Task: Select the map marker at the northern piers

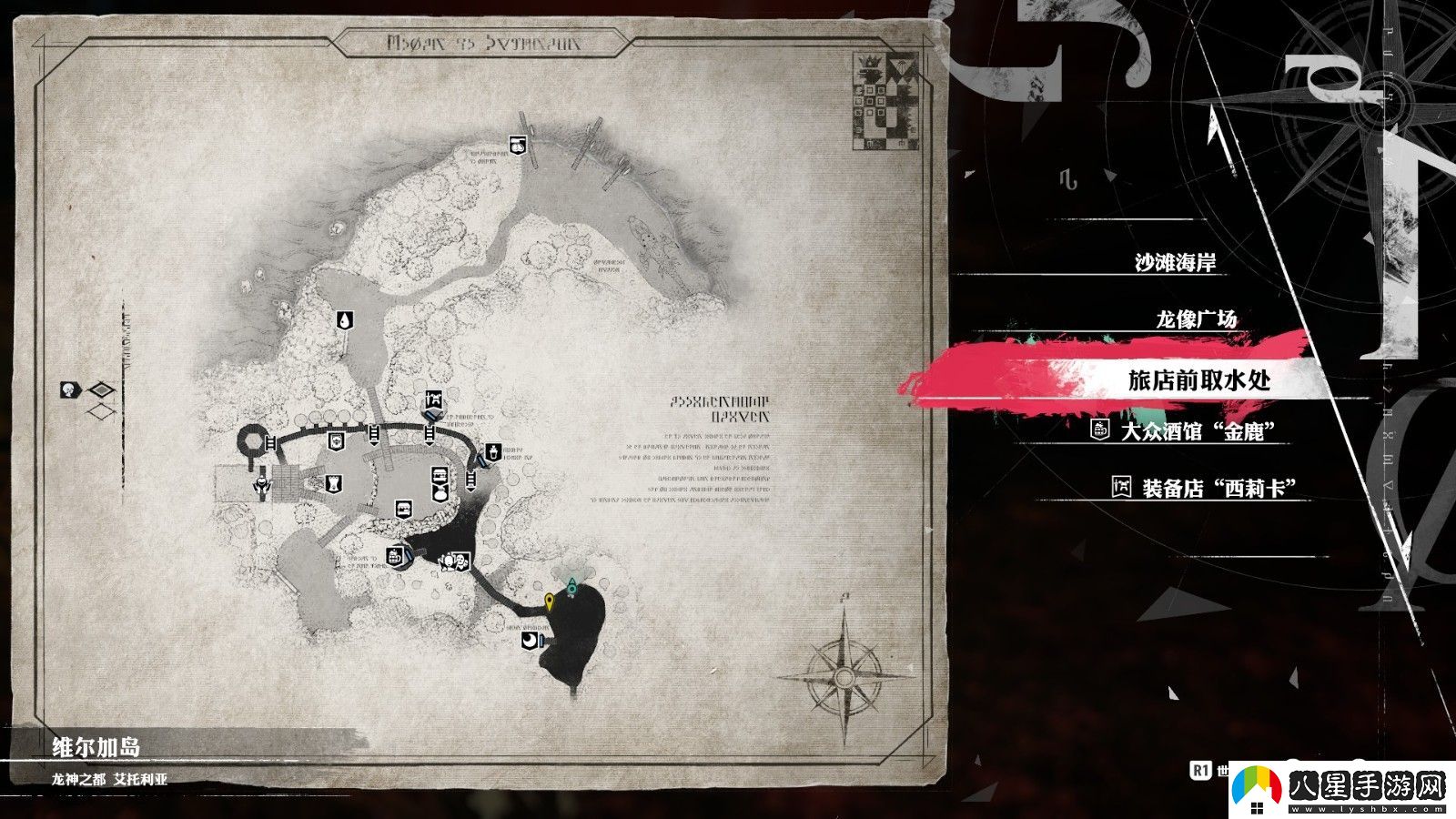Action: [x=516, y=144]
